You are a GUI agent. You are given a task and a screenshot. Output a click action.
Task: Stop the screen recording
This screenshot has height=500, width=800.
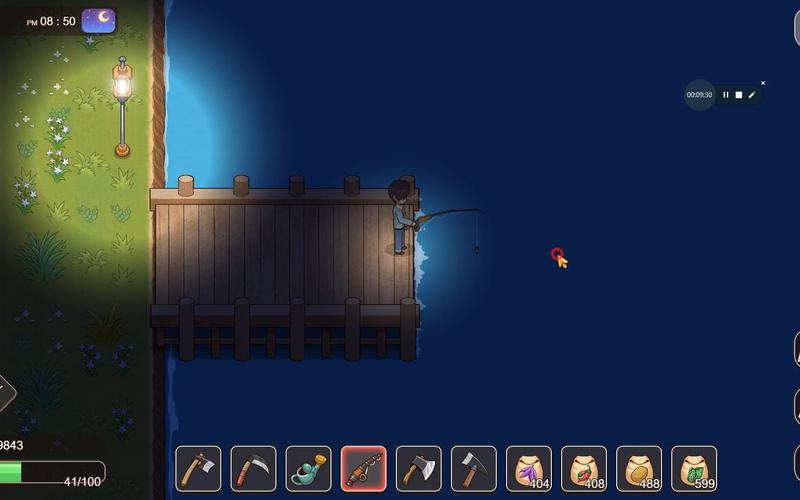(739, 95)
